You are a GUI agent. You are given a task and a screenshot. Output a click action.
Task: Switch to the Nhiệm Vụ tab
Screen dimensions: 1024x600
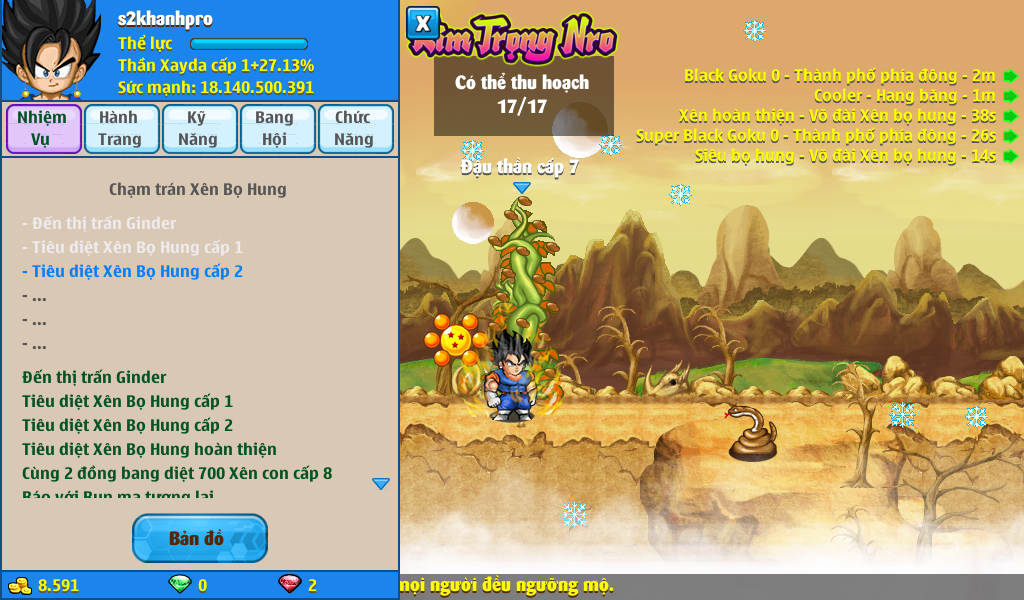[x=43, y=129]
